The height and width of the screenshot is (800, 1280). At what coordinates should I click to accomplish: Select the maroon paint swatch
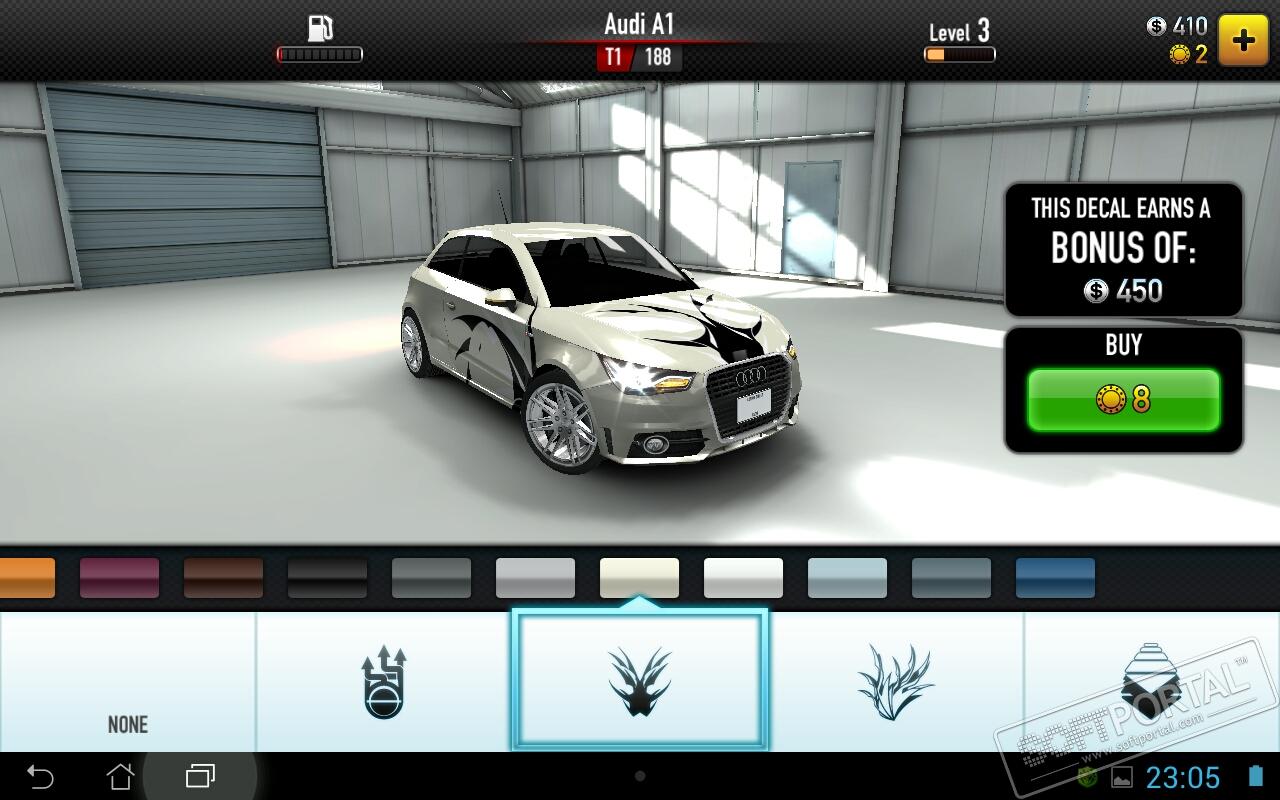[x=119, y=578]
